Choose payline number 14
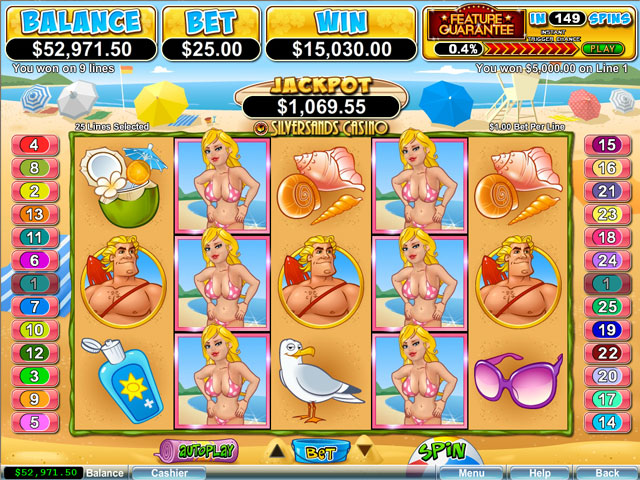Image resolution: width=640 pixels, height=480 pixels. pos(605,422)
